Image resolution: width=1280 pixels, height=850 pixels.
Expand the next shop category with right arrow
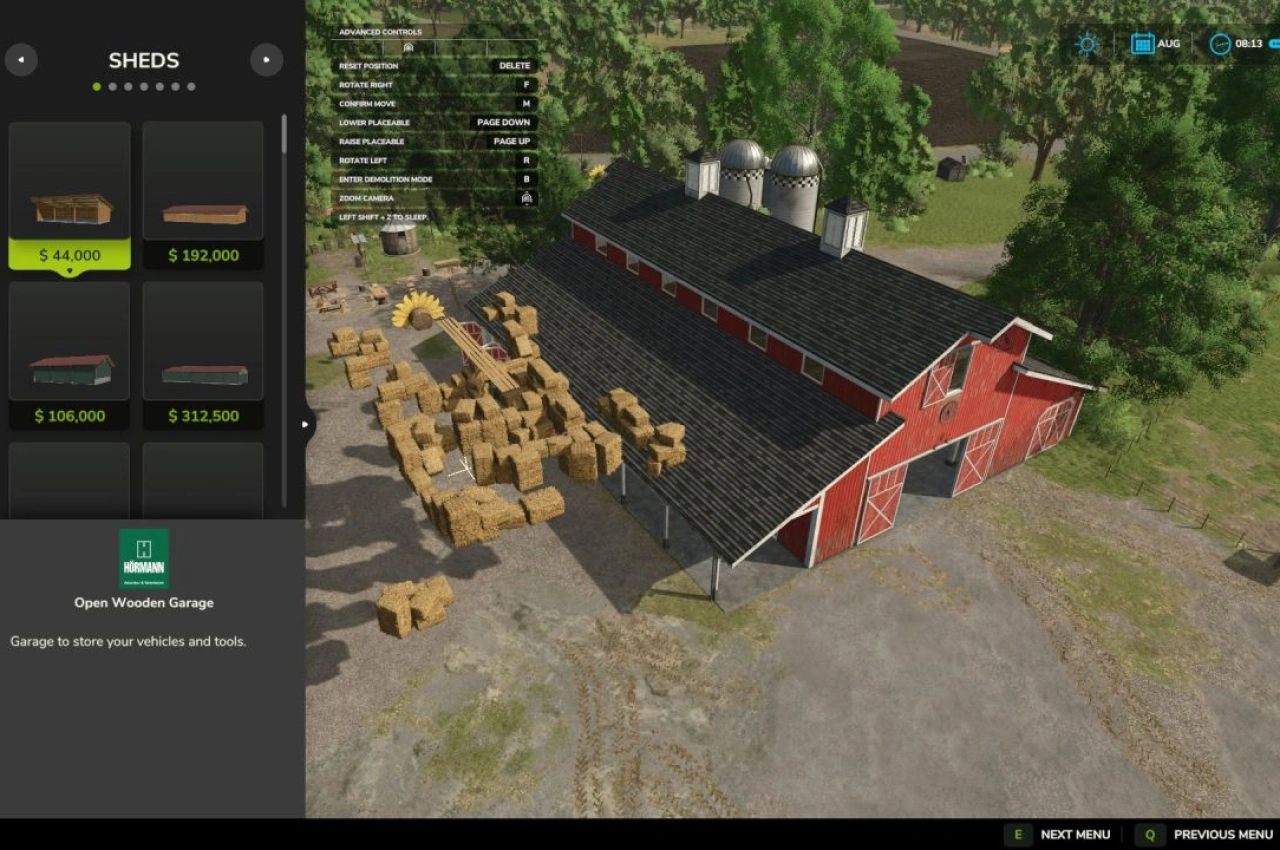click(x=266, y=60)
